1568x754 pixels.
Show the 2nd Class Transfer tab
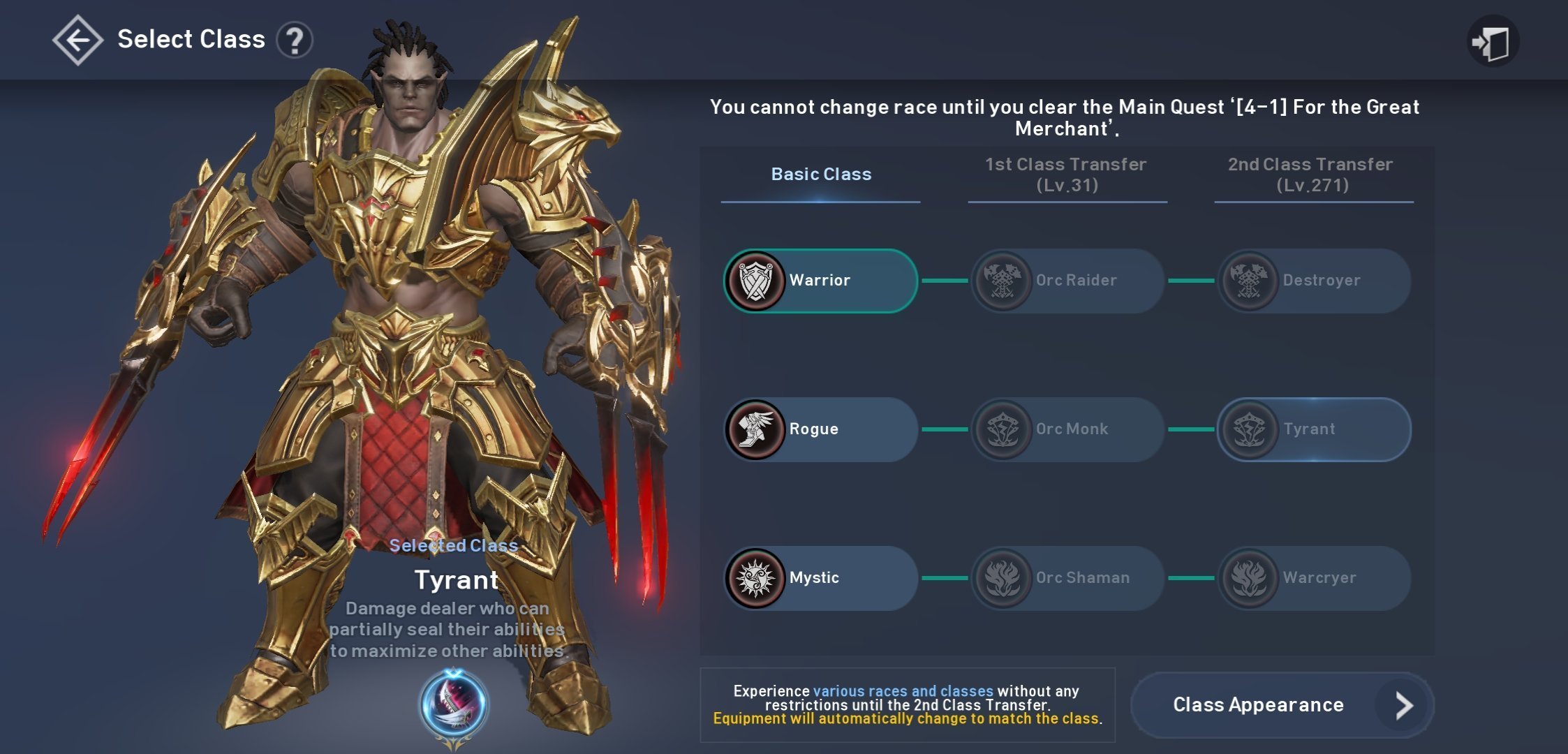1312,175
